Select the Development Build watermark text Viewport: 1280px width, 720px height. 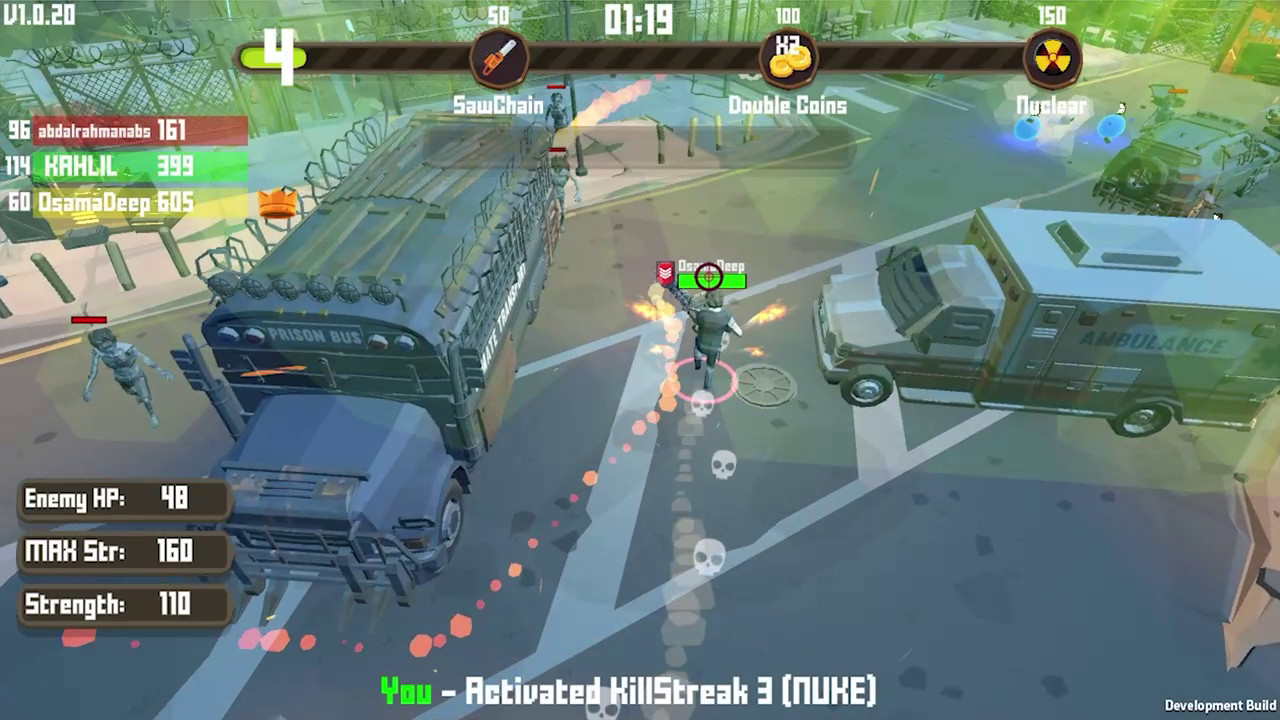(x=1222, y=705)
